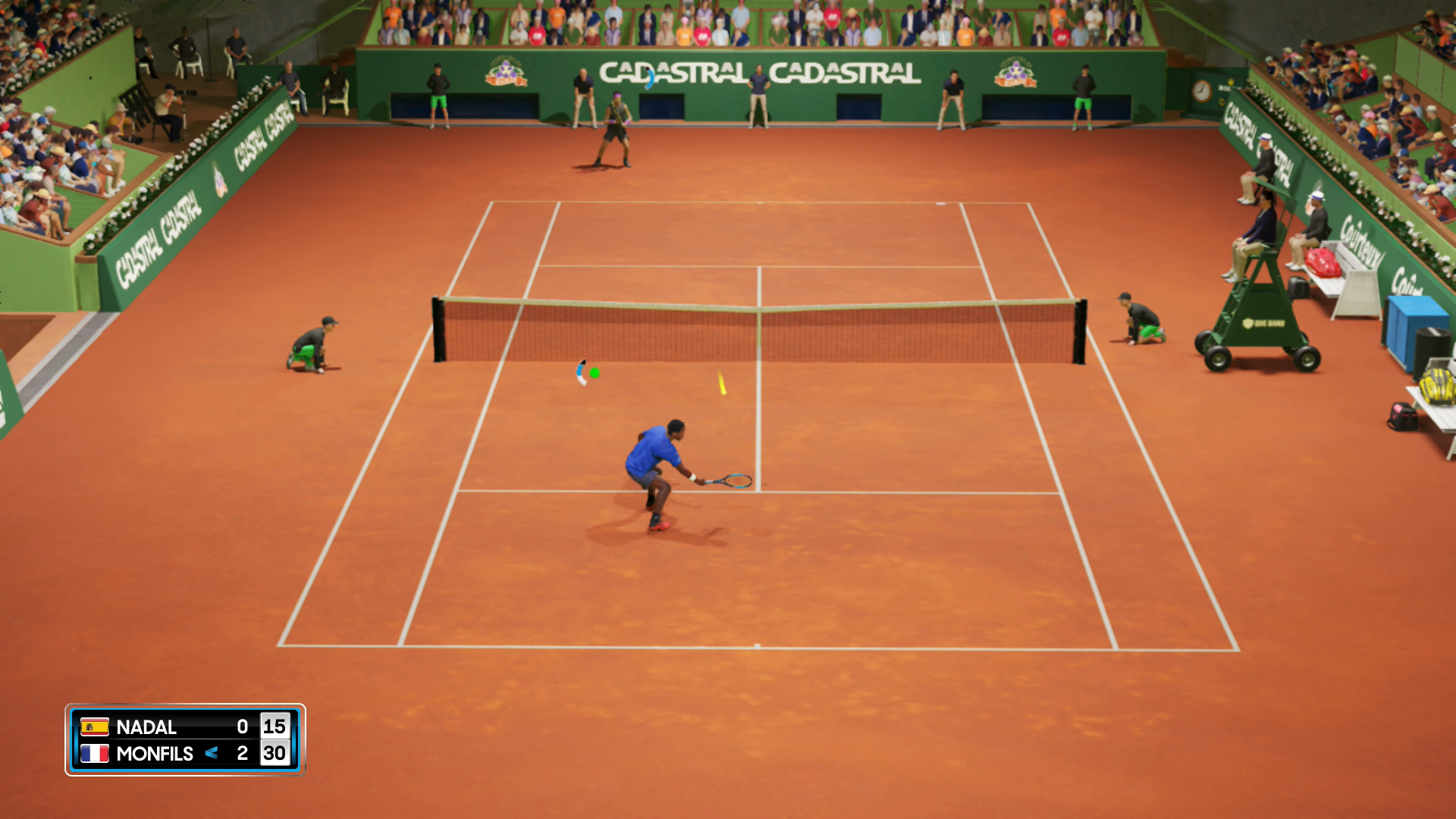
Task: Select the NADAL name label
Action: [x=146, y=726]
